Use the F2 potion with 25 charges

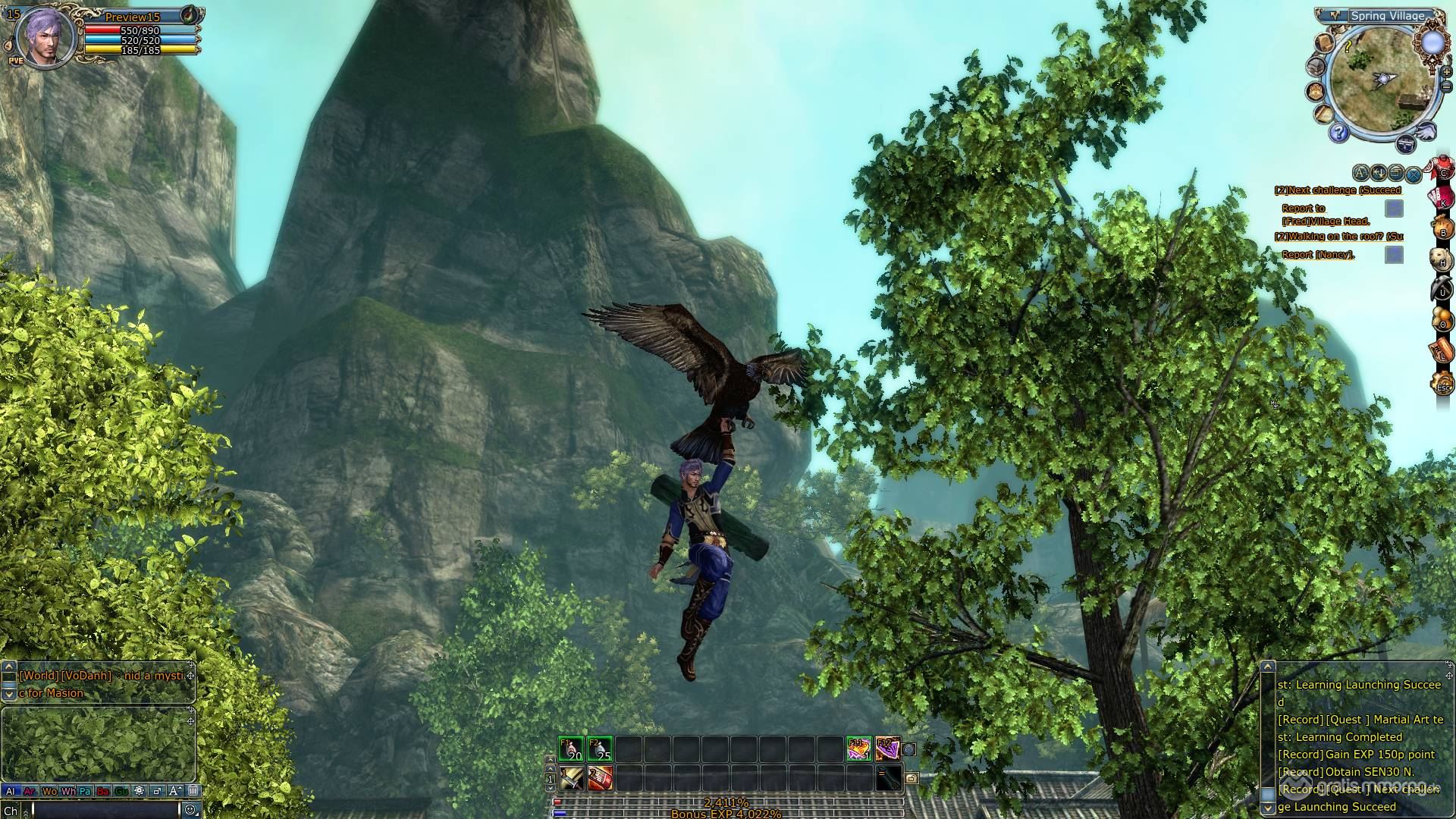click(599, 748)
